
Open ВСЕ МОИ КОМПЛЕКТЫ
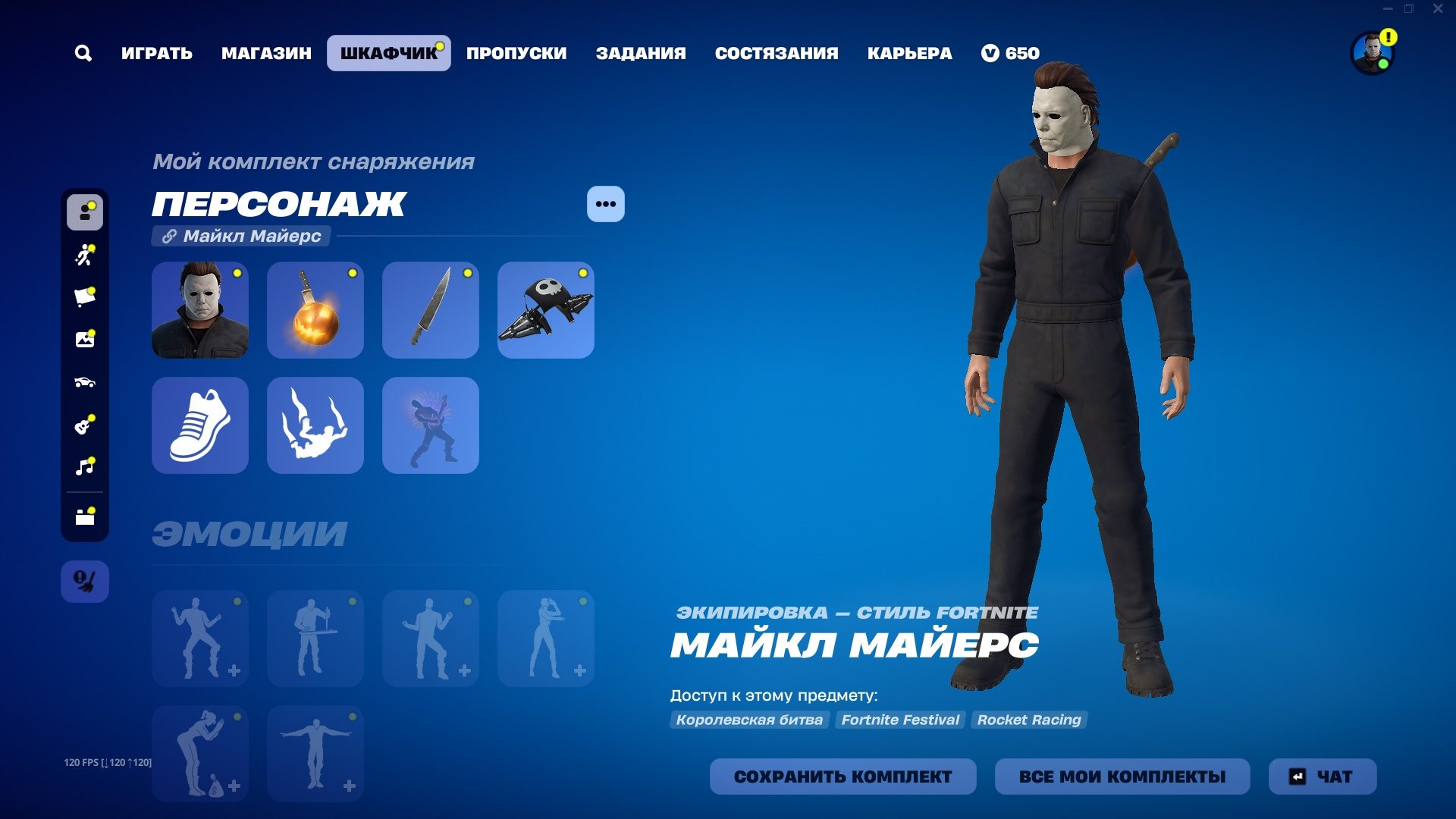coord(1122,777)
